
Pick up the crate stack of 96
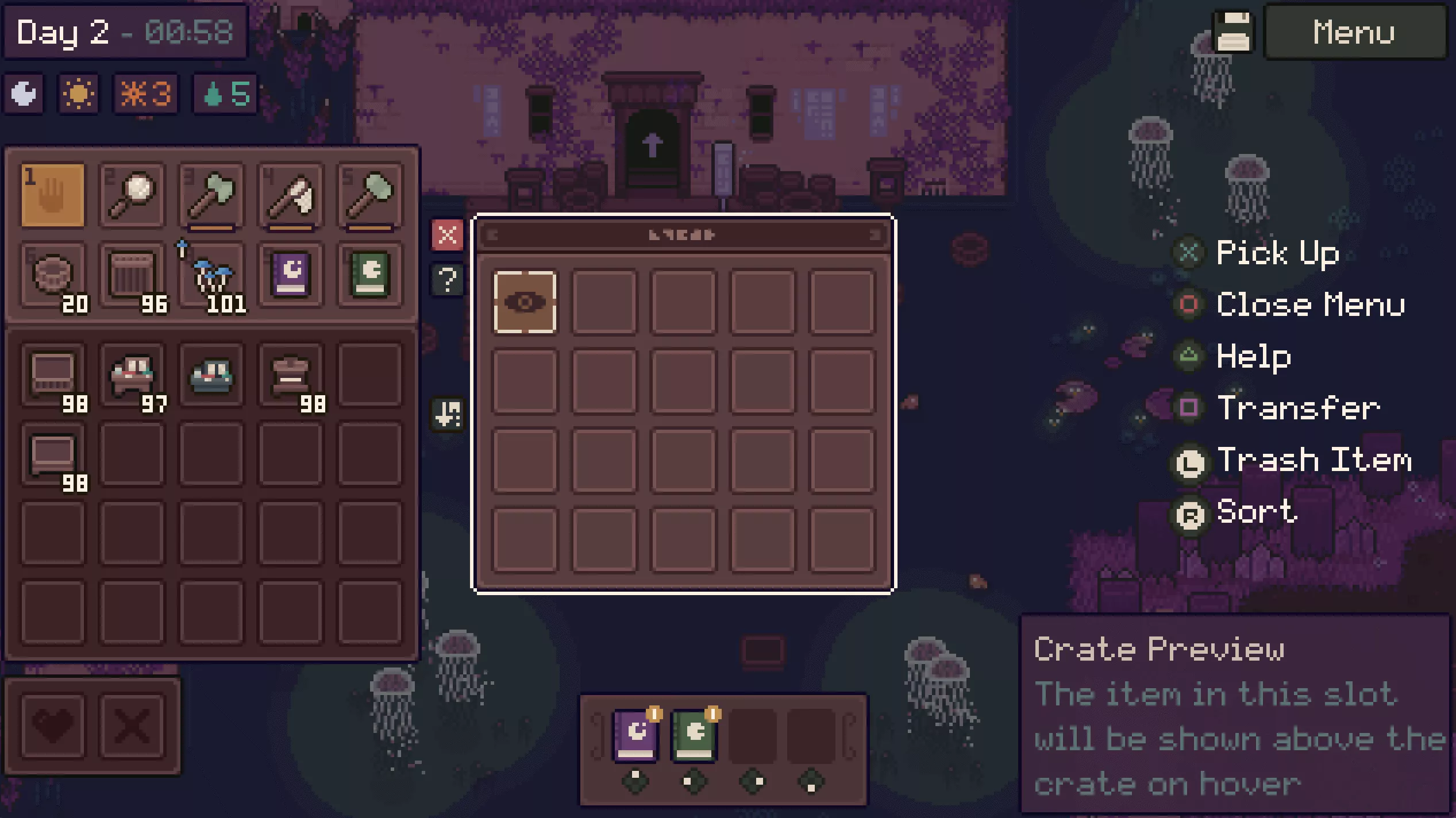pos(132,275)
